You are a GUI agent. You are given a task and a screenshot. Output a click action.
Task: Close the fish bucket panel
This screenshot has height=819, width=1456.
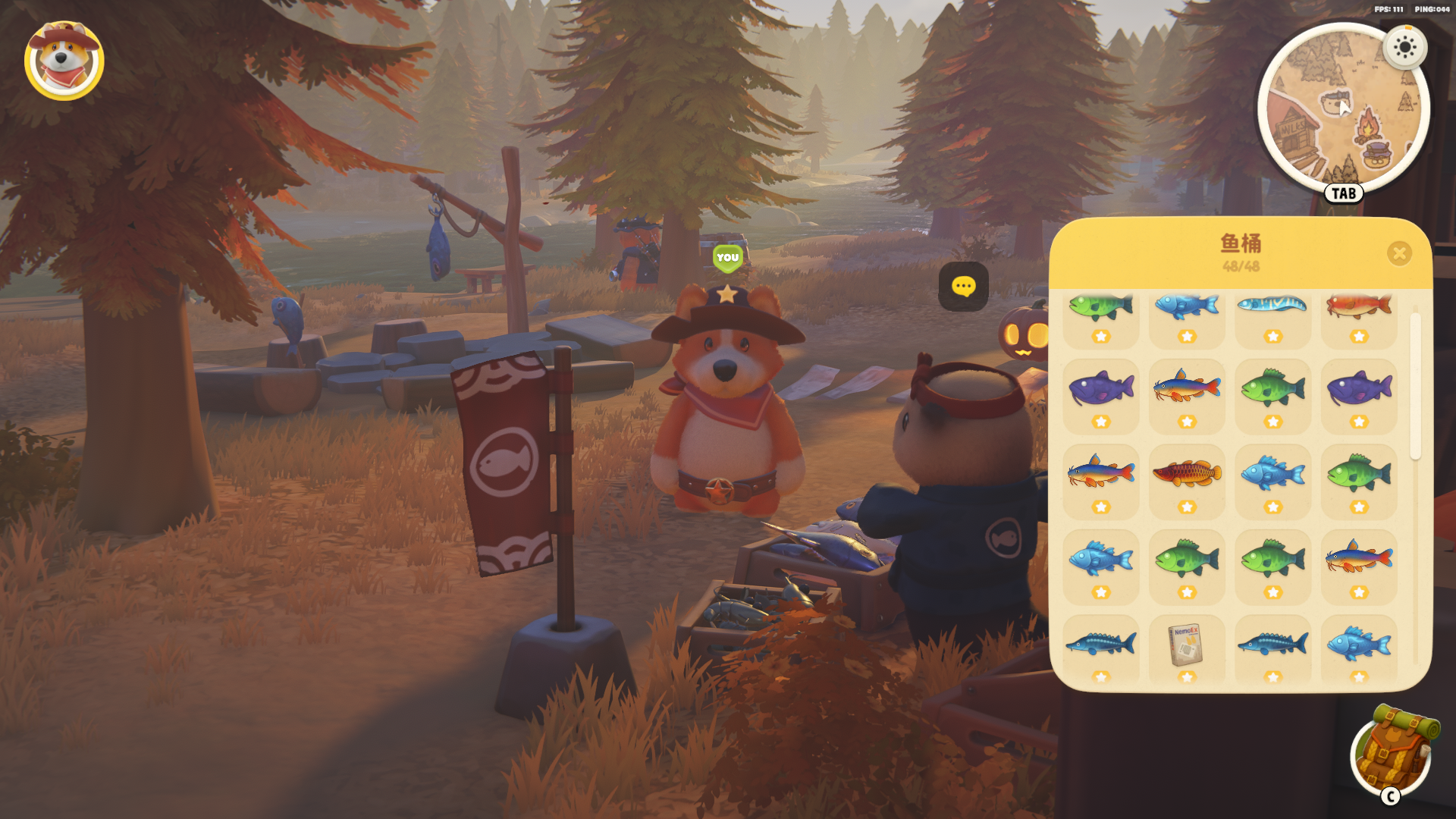1399,253
